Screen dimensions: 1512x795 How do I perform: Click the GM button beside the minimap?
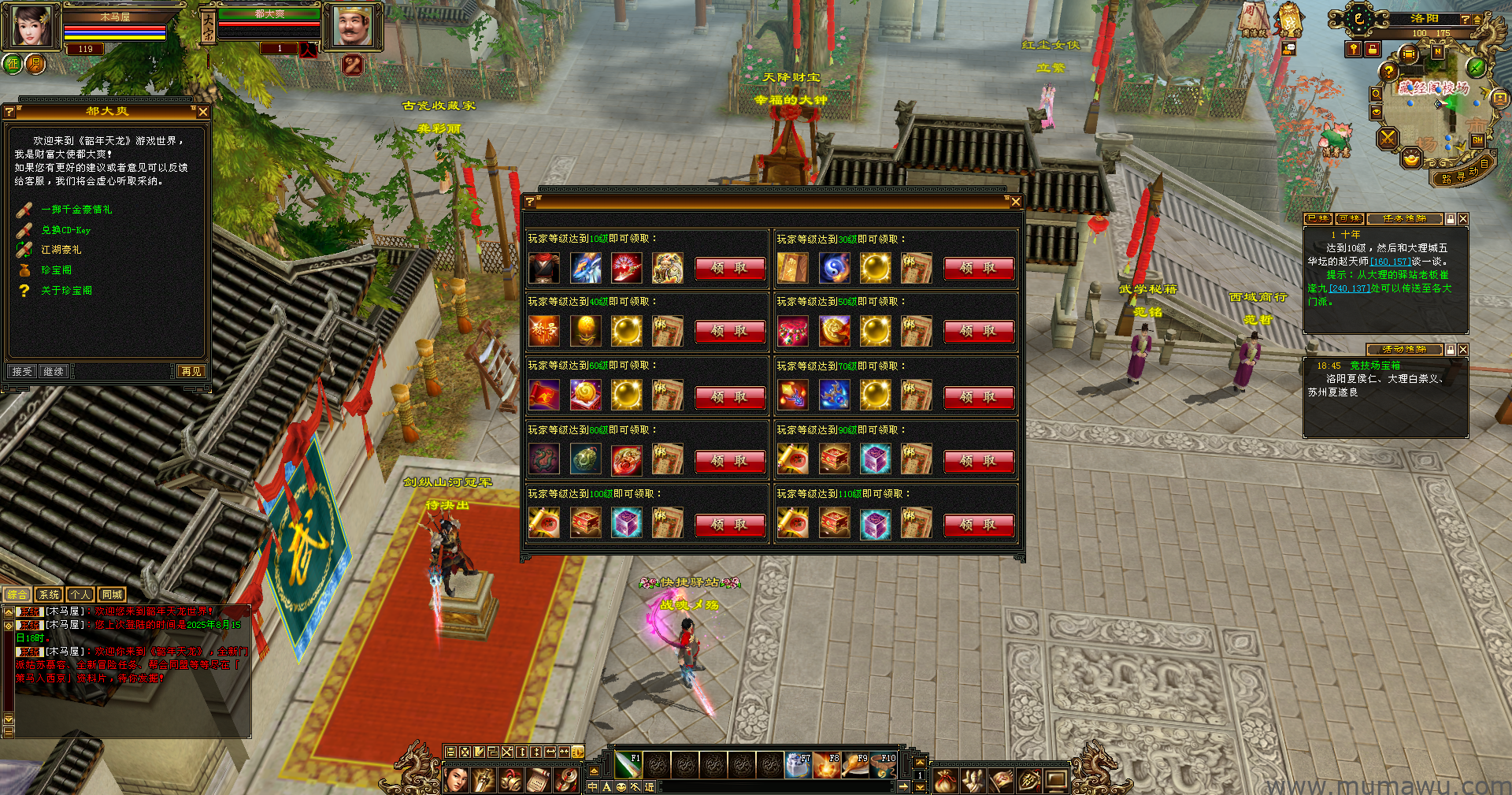[x=1477, y=140]
